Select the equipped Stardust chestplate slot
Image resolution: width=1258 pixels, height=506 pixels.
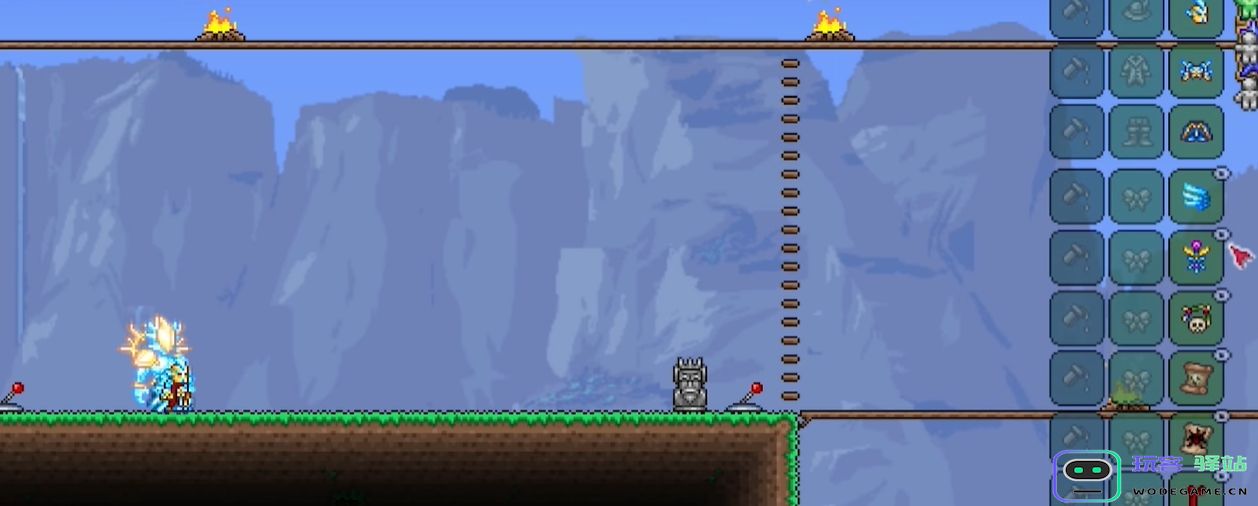(1196, 72)
